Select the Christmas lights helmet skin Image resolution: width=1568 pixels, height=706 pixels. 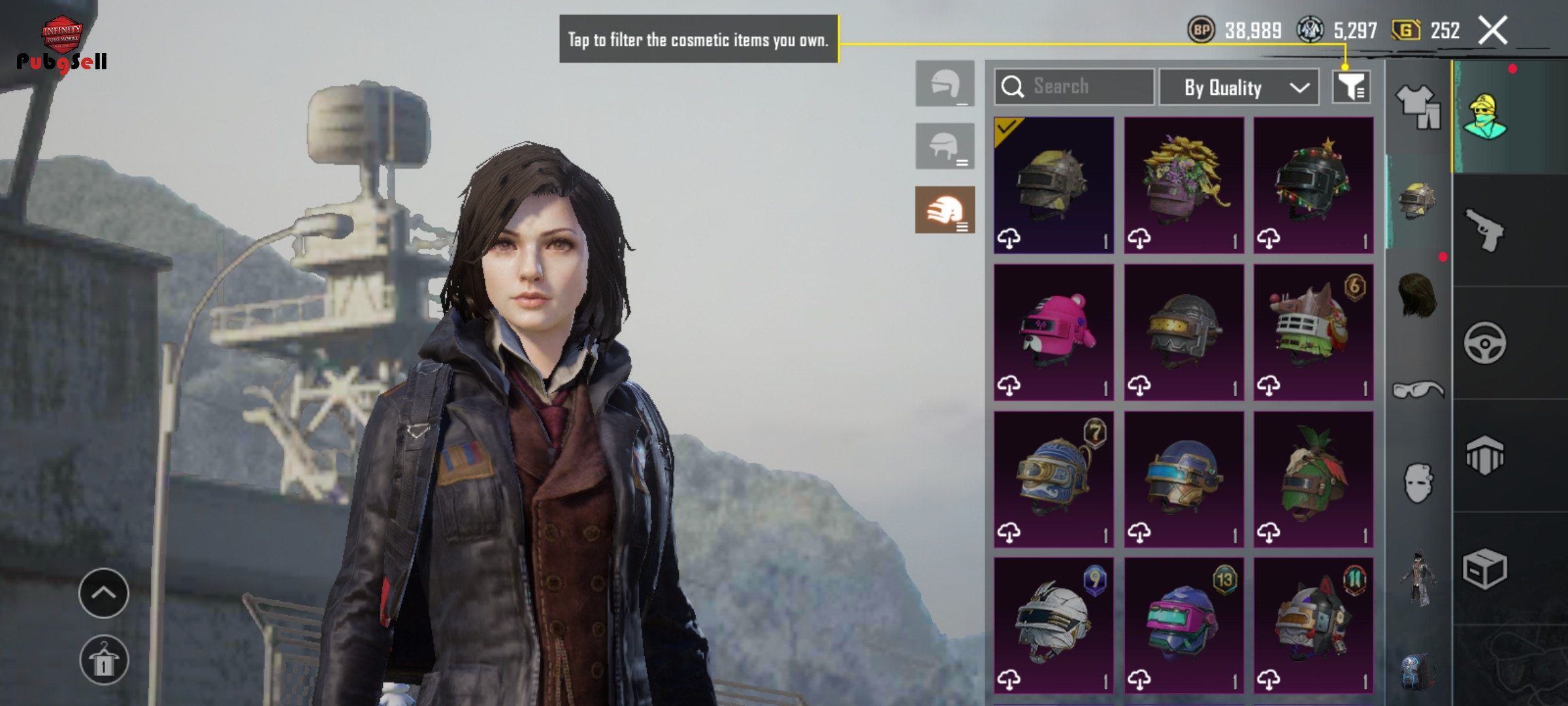[1313, 185]
